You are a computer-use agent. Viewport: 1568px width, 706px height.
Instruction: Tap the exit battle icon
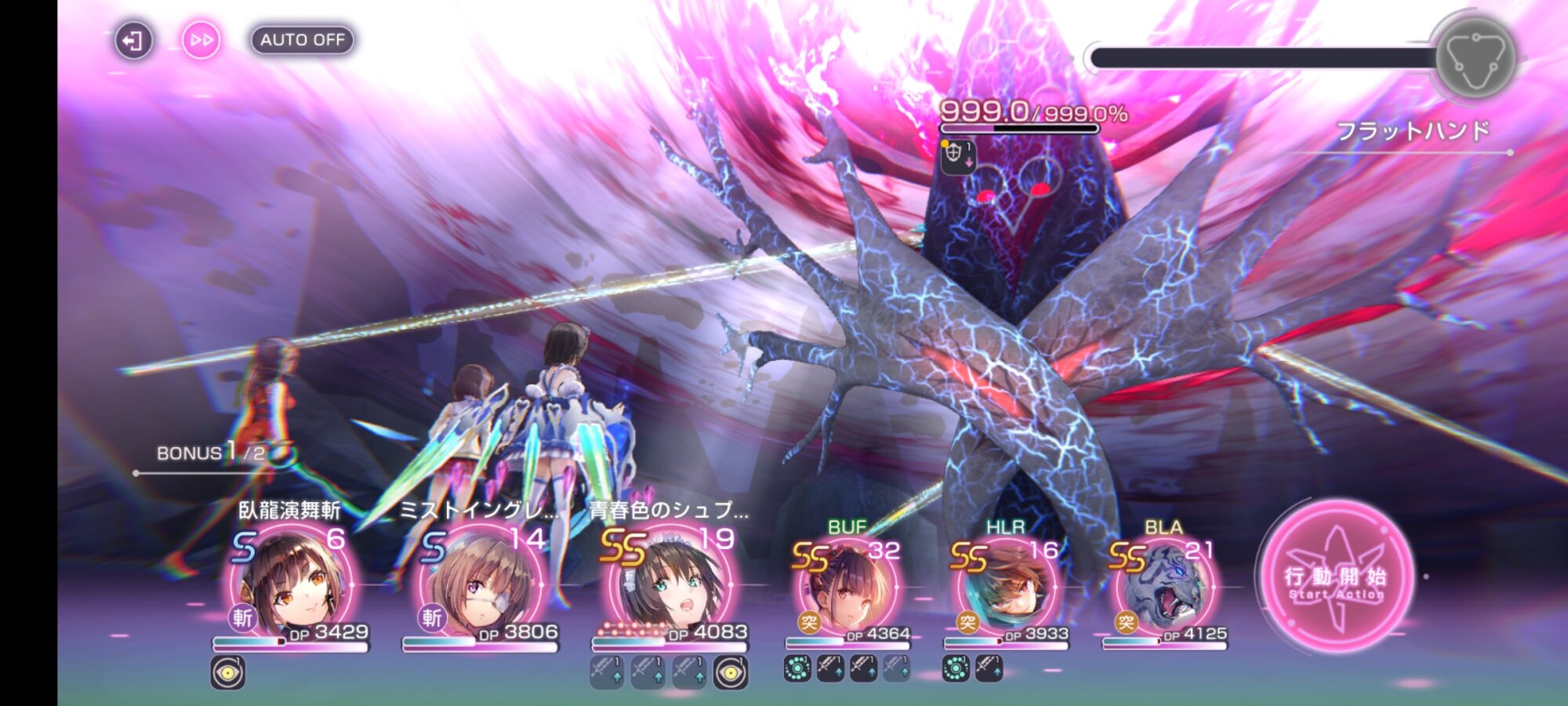click(133, 41)
